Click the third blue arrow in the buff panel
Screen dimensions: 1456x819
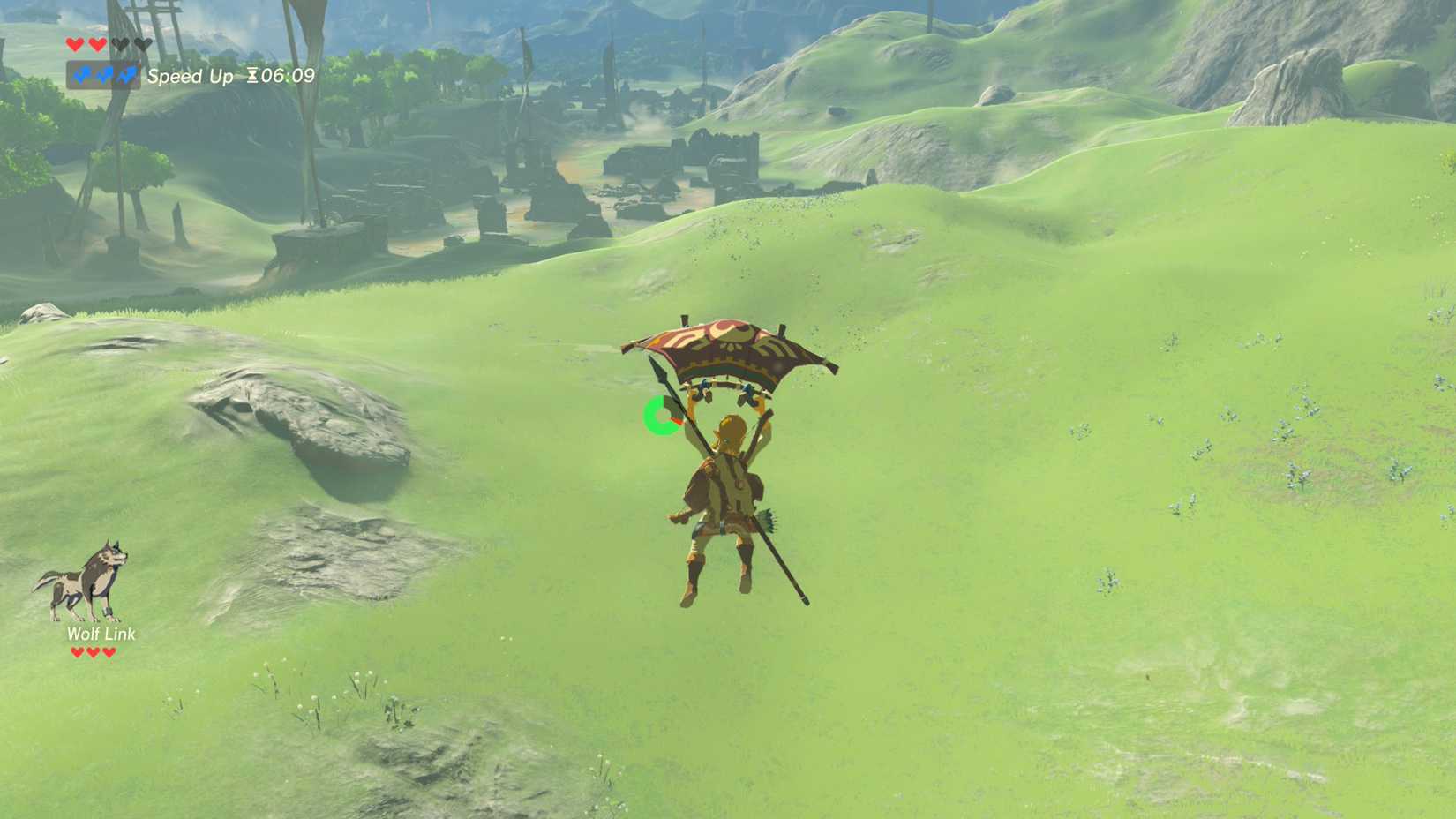[127, 75]
